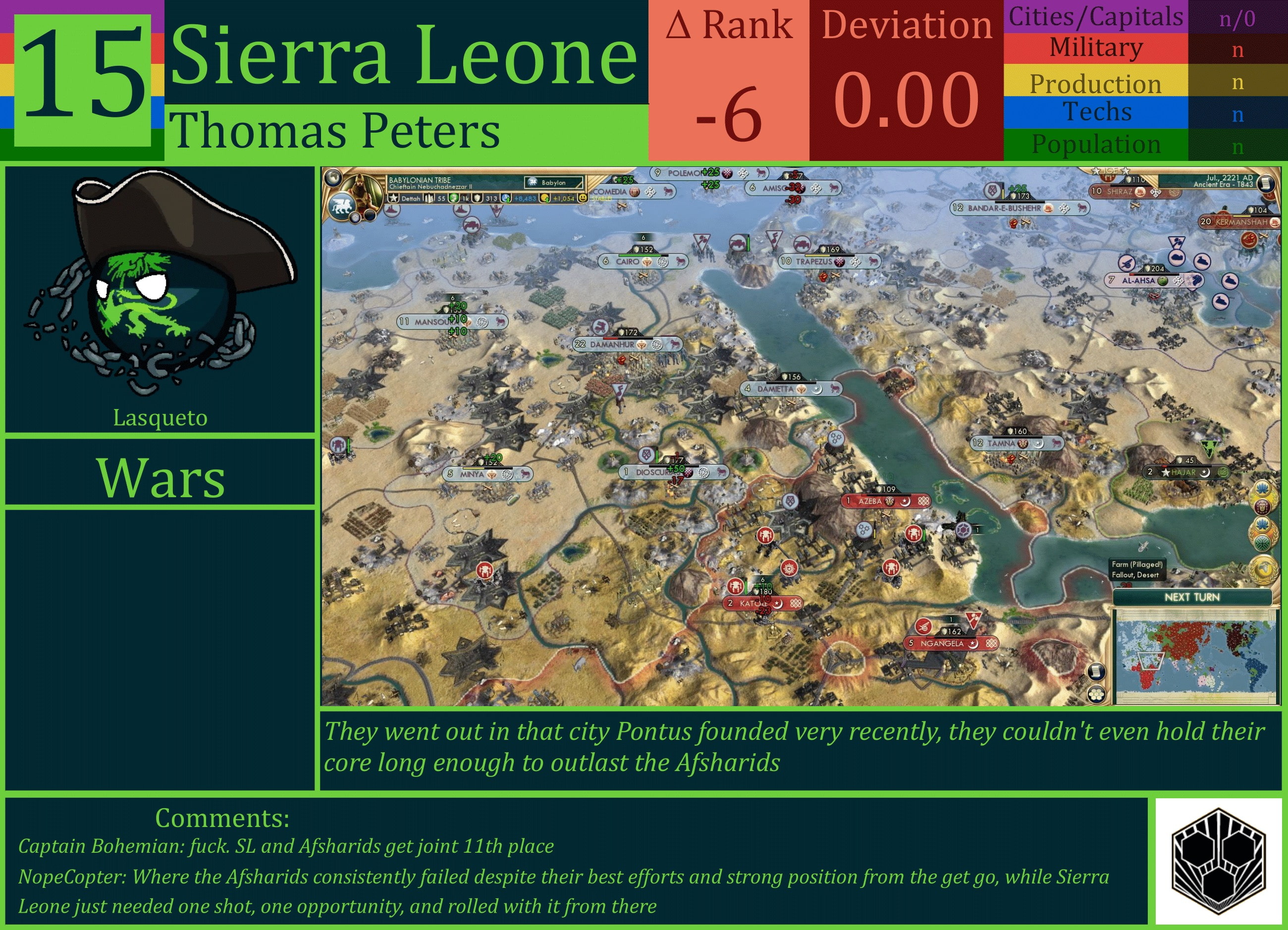Click Kermanshah's yellow growth progress bar
Screen dimensions: 1288x930
(x=1242, y=216)
